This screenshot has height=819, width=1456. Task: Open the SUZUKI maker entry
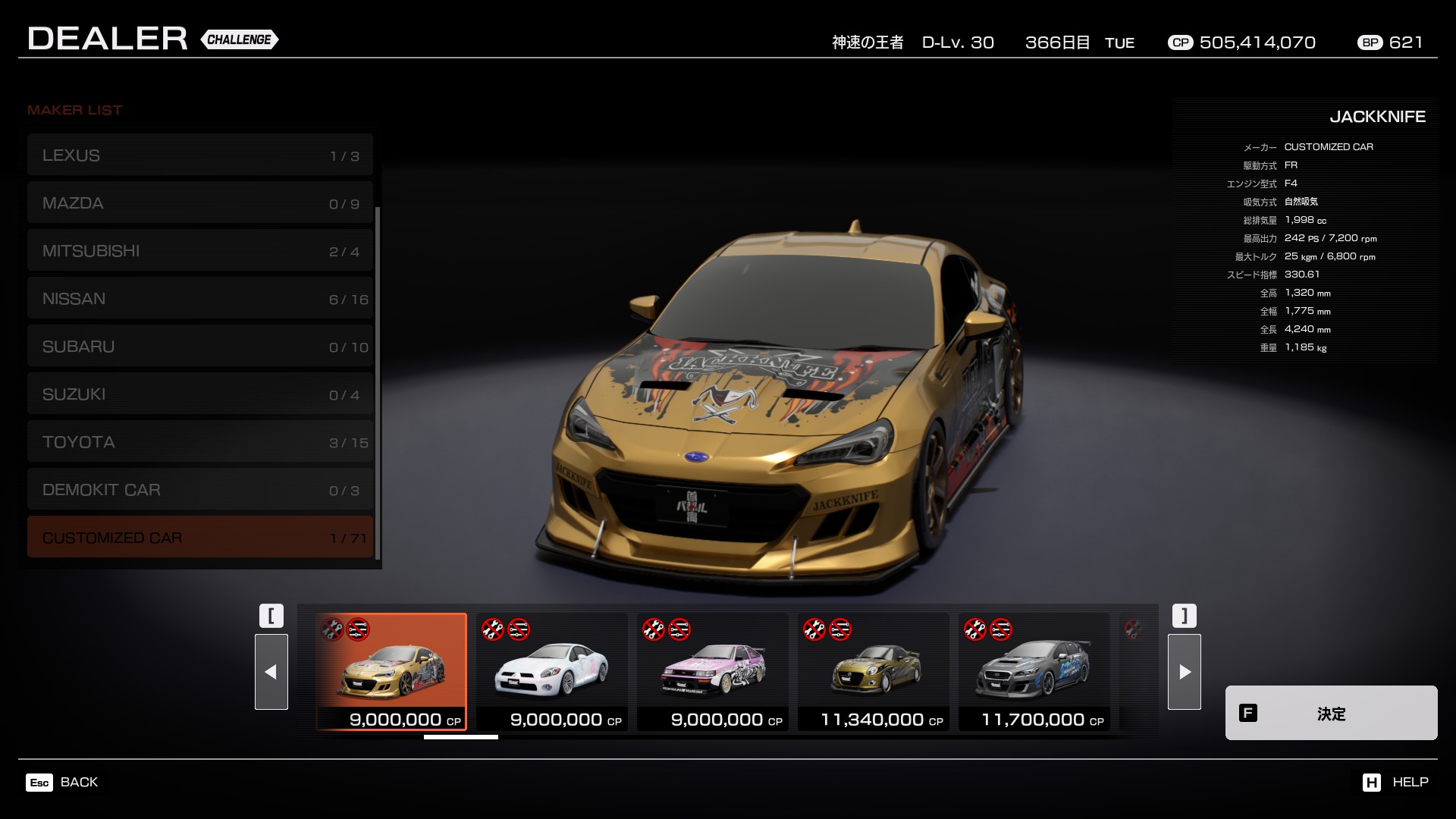(x=200, y=394)
